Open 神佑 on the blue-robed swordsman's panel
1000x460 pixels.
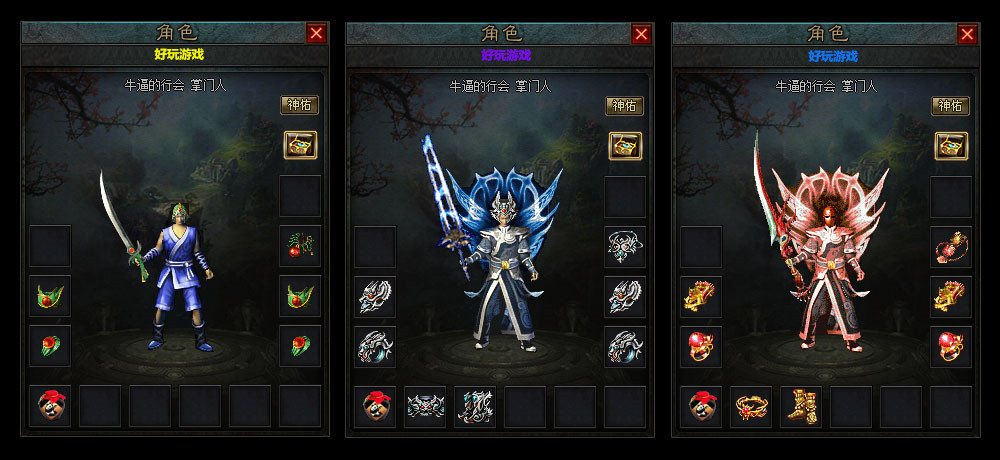pos(299,105)
